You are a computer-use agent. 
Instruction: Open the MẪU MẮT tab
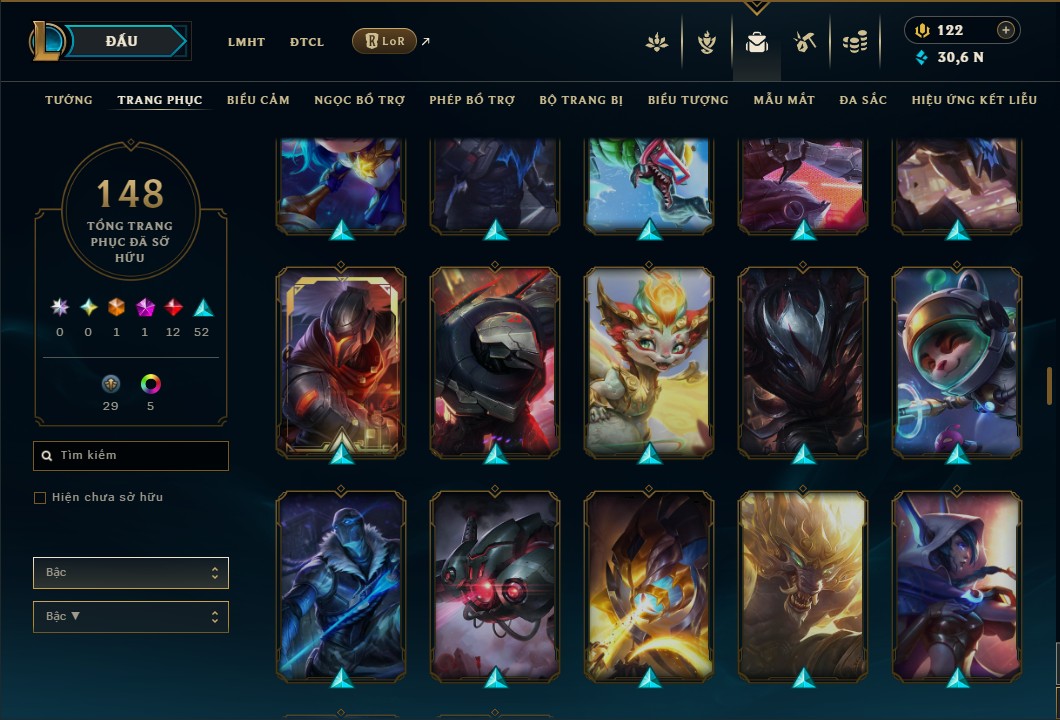pyautogui.click(x=784, y=100)
